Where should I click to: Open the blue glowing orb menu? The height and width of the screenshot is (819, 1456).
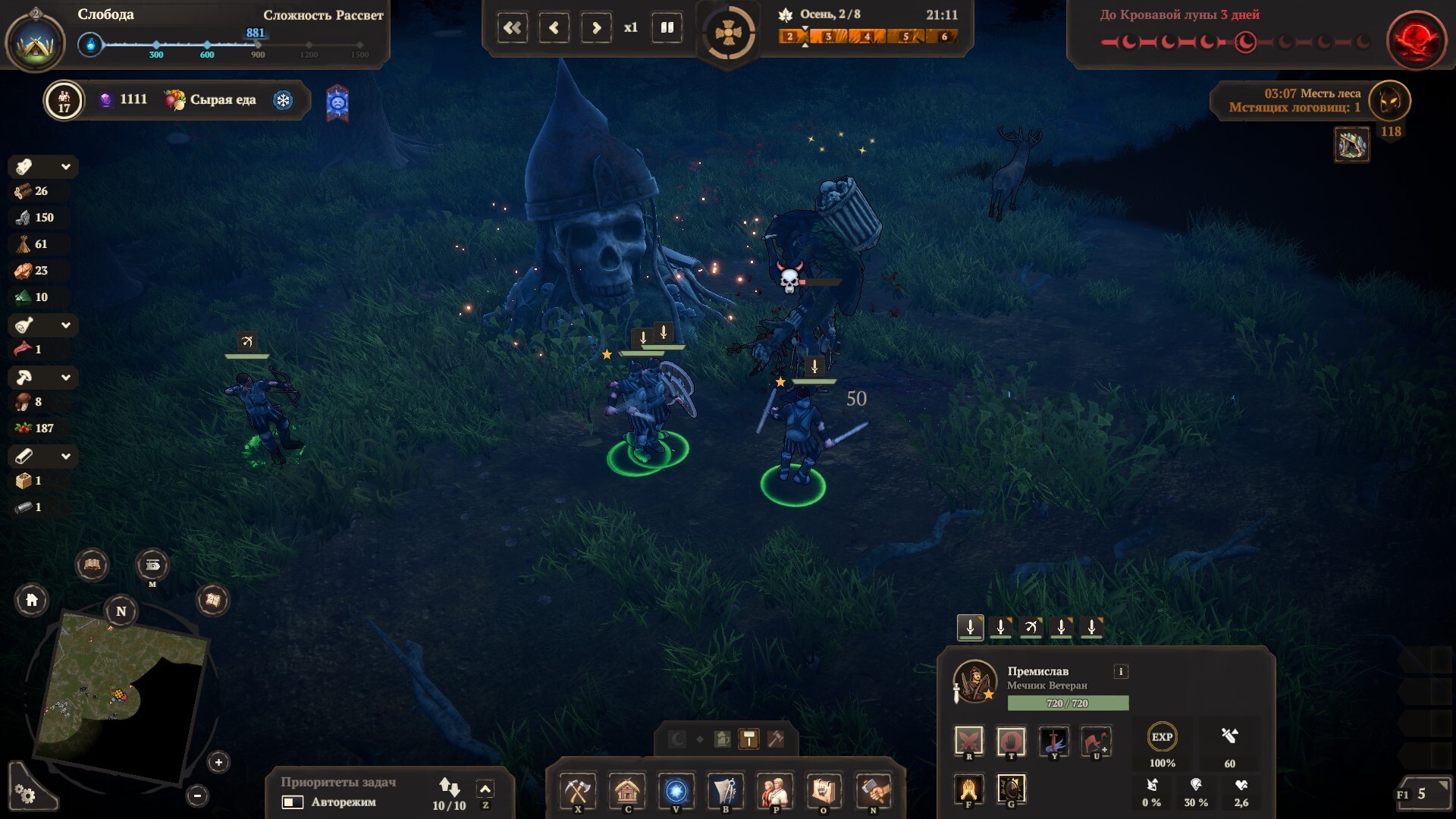tap(676, 791)
